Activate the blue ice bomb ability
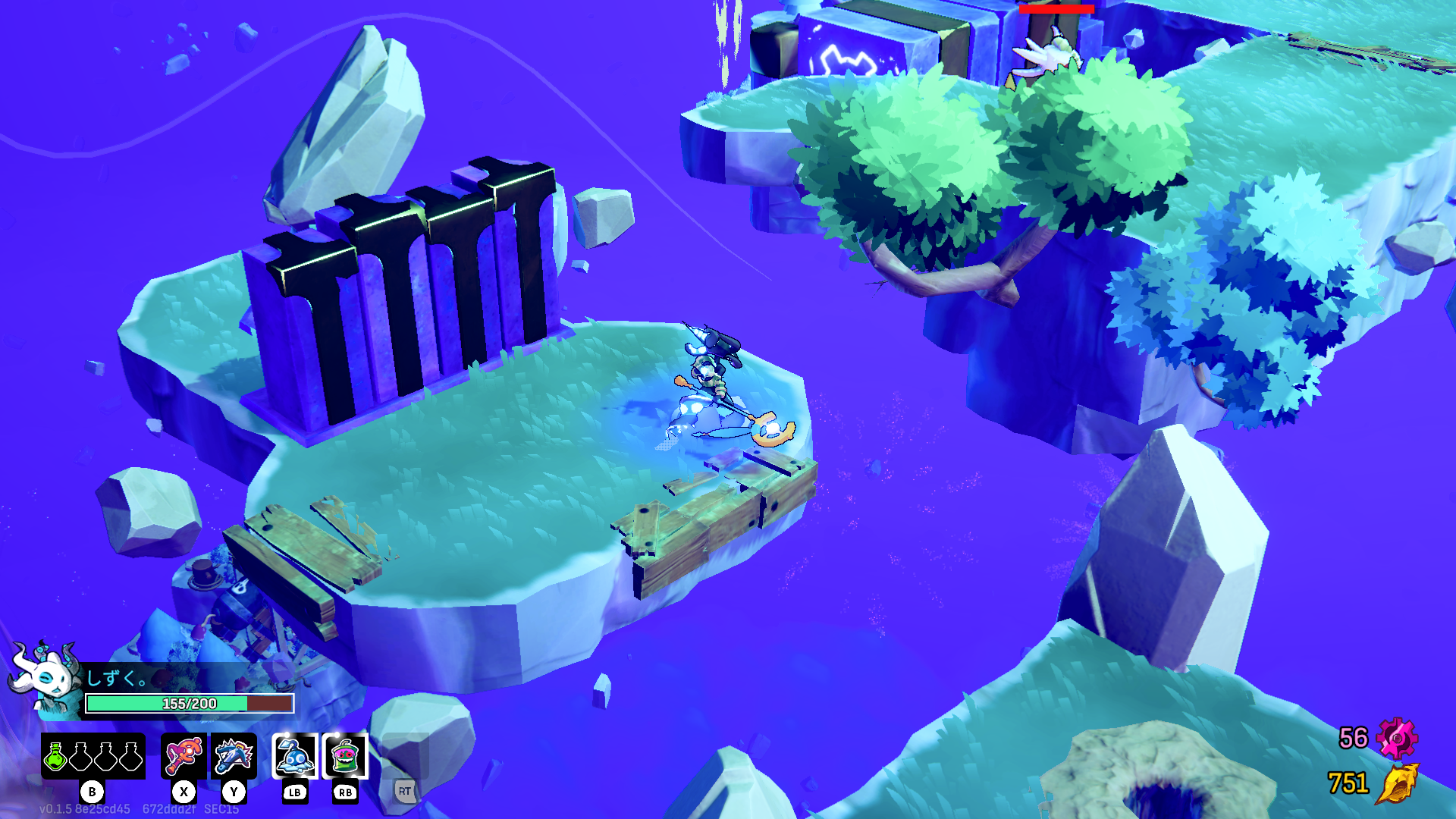Image resolution: width=1456 pixels, height=819 pixels. tap(295, 756)
